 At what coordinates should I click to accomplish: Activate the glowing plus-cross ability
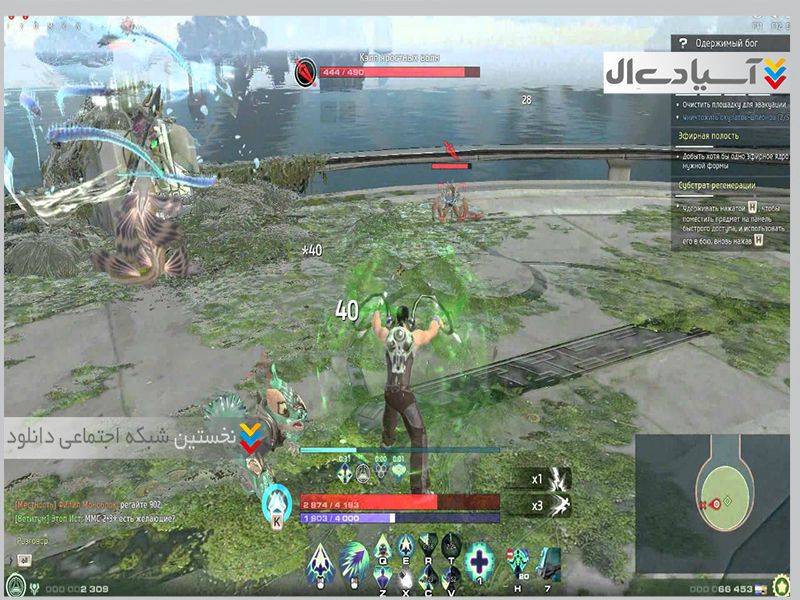pyautogui.click(x=482, y=557)
